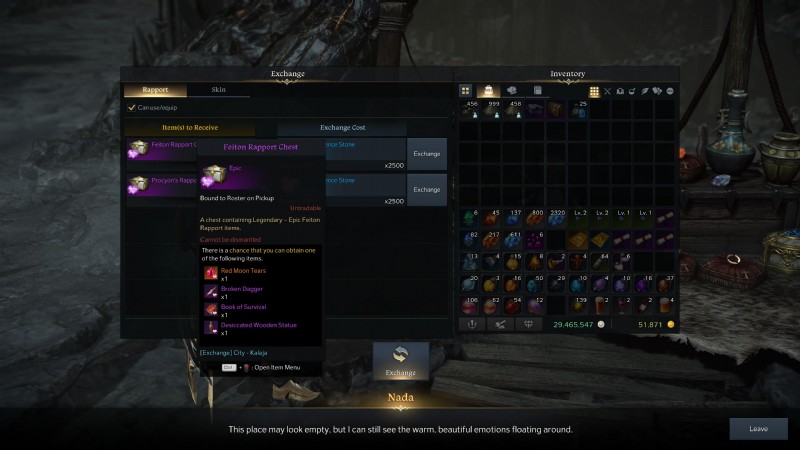Select the Red Moon Tears reward icon
Image resolution: width=800 pixels, height=450 pixels.
(211, 273)
